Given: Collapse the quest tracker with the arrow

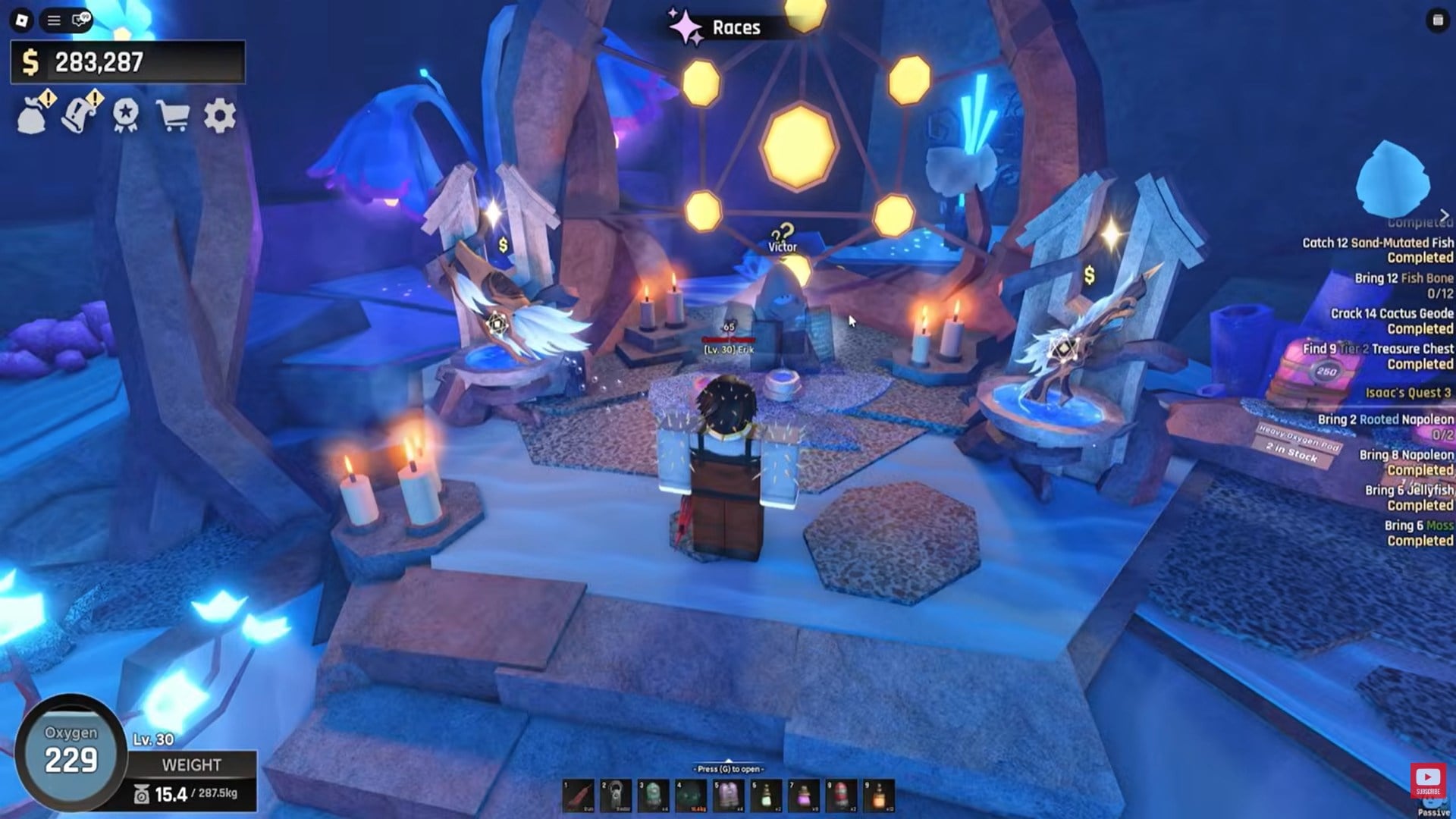Looking at the screenshot, I should [1444, 216].
